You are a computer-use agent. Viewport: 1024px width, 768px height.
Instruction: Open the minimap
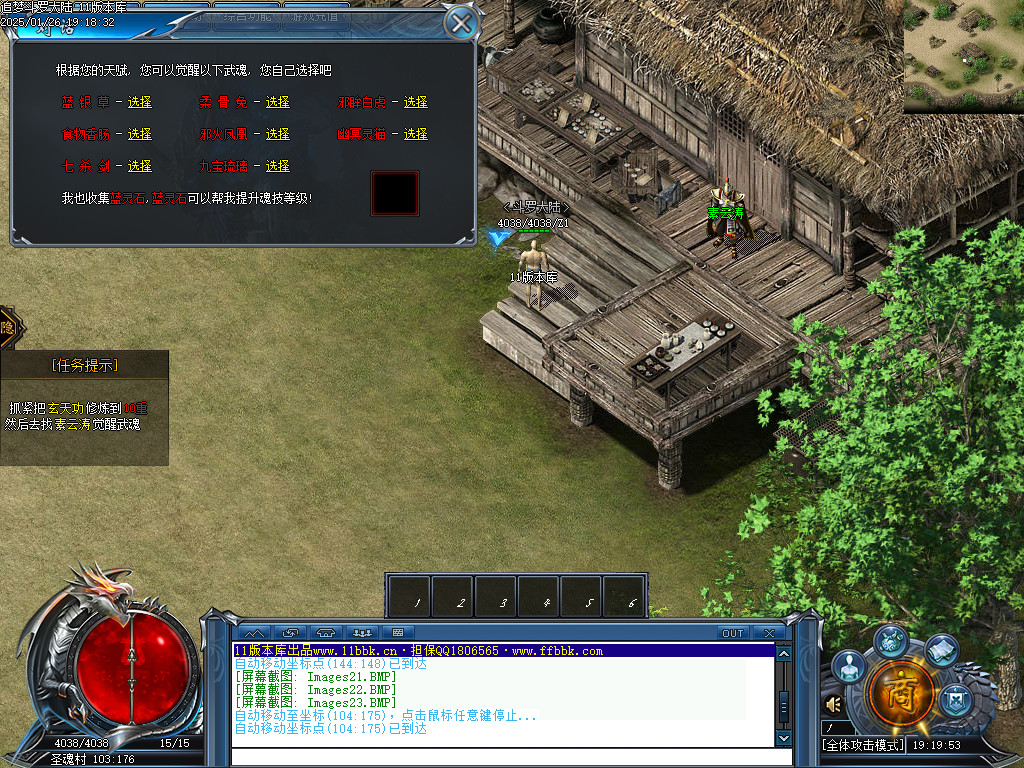tap(963, 56)
